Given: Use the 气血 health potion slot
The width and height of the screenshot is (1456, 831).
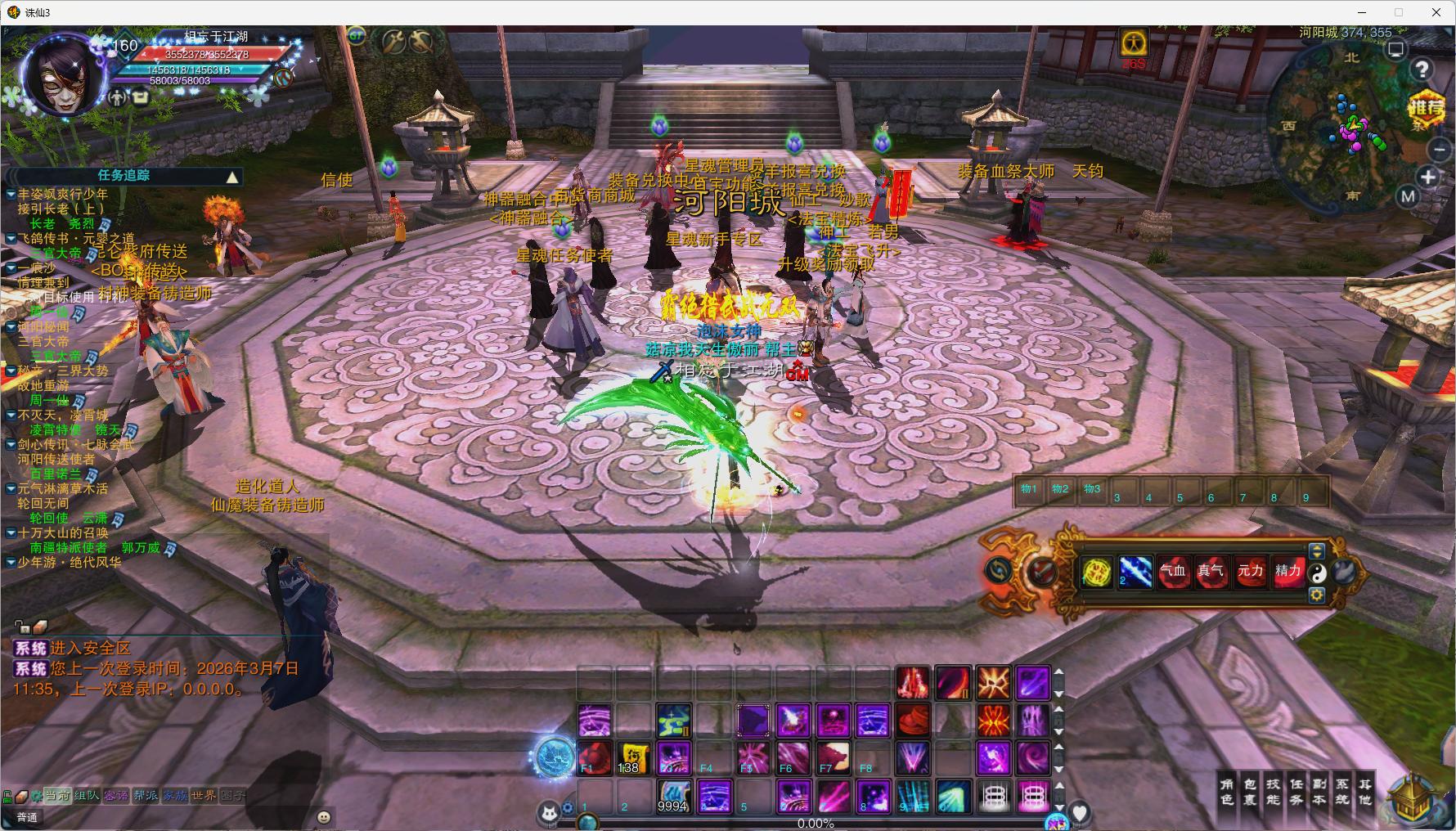Looking at the screenshot, I should coord(1173,572).
